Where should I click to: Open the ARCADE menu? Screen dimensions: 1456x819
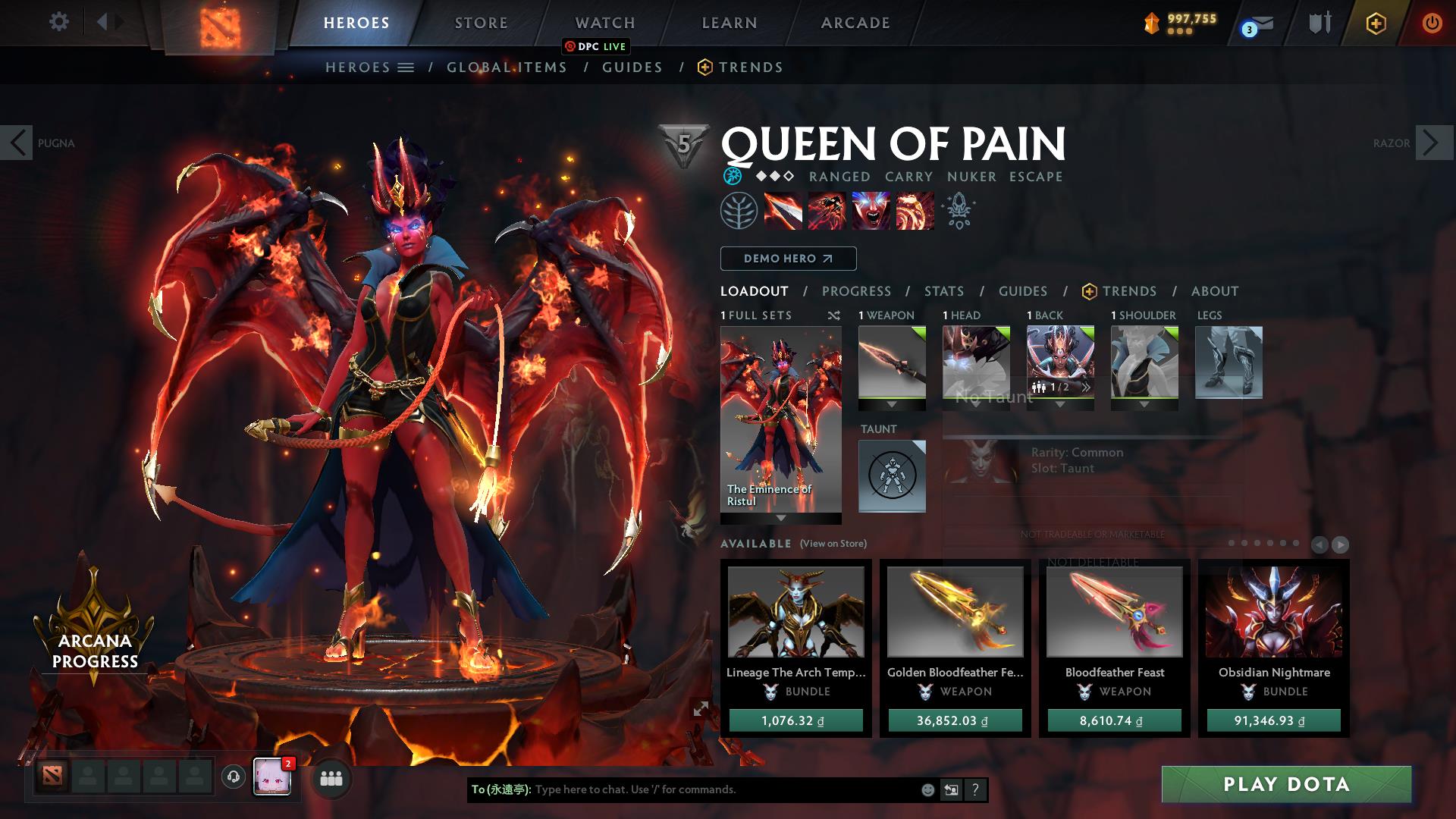[x=855, y=23]
